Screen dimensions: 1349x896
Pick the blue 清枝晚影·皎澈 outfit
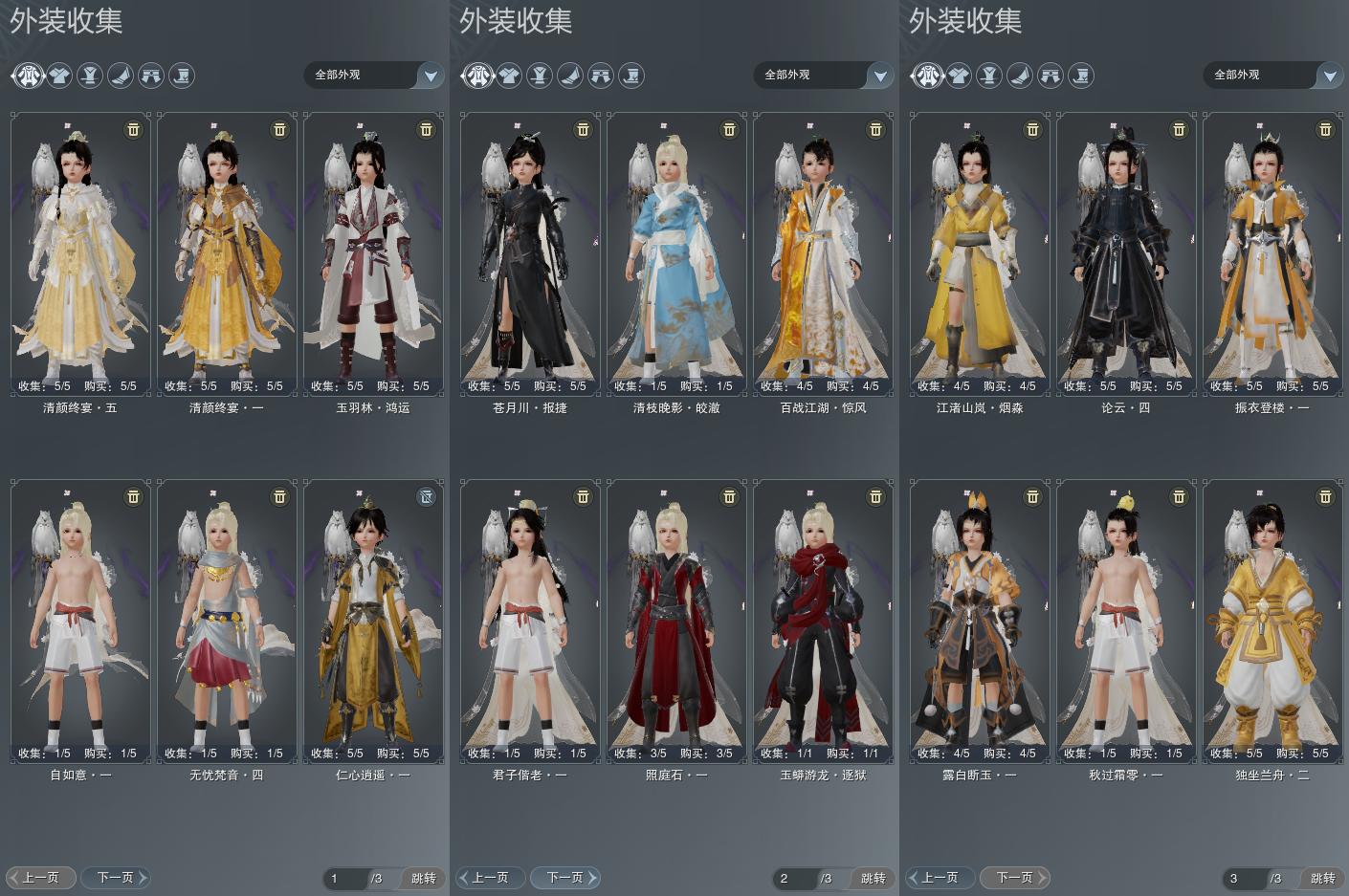tap(676, 253)
